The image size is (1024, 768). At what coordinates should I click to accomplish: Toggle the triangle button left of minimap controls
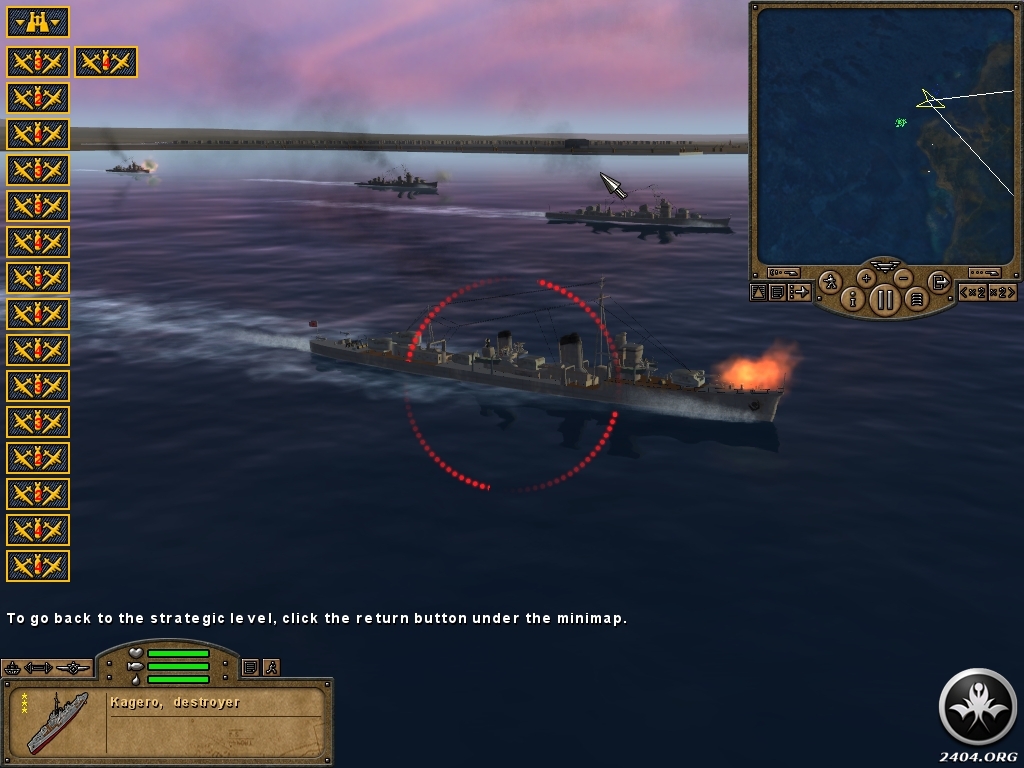pyautogui.click(x=759, y=292)
